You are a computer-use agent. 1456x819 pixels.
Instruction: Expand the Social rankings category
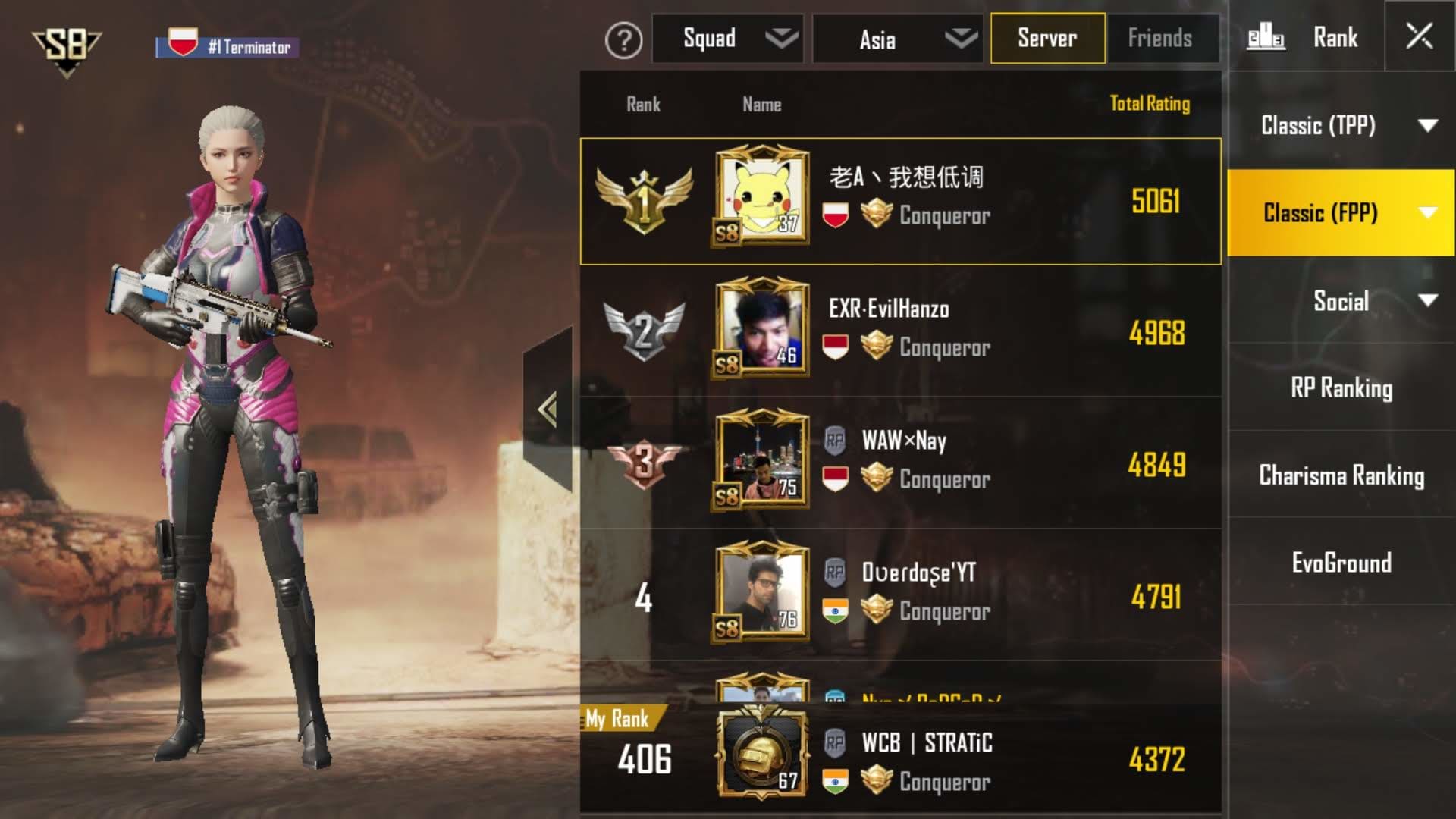click(x=1341, y=301)
